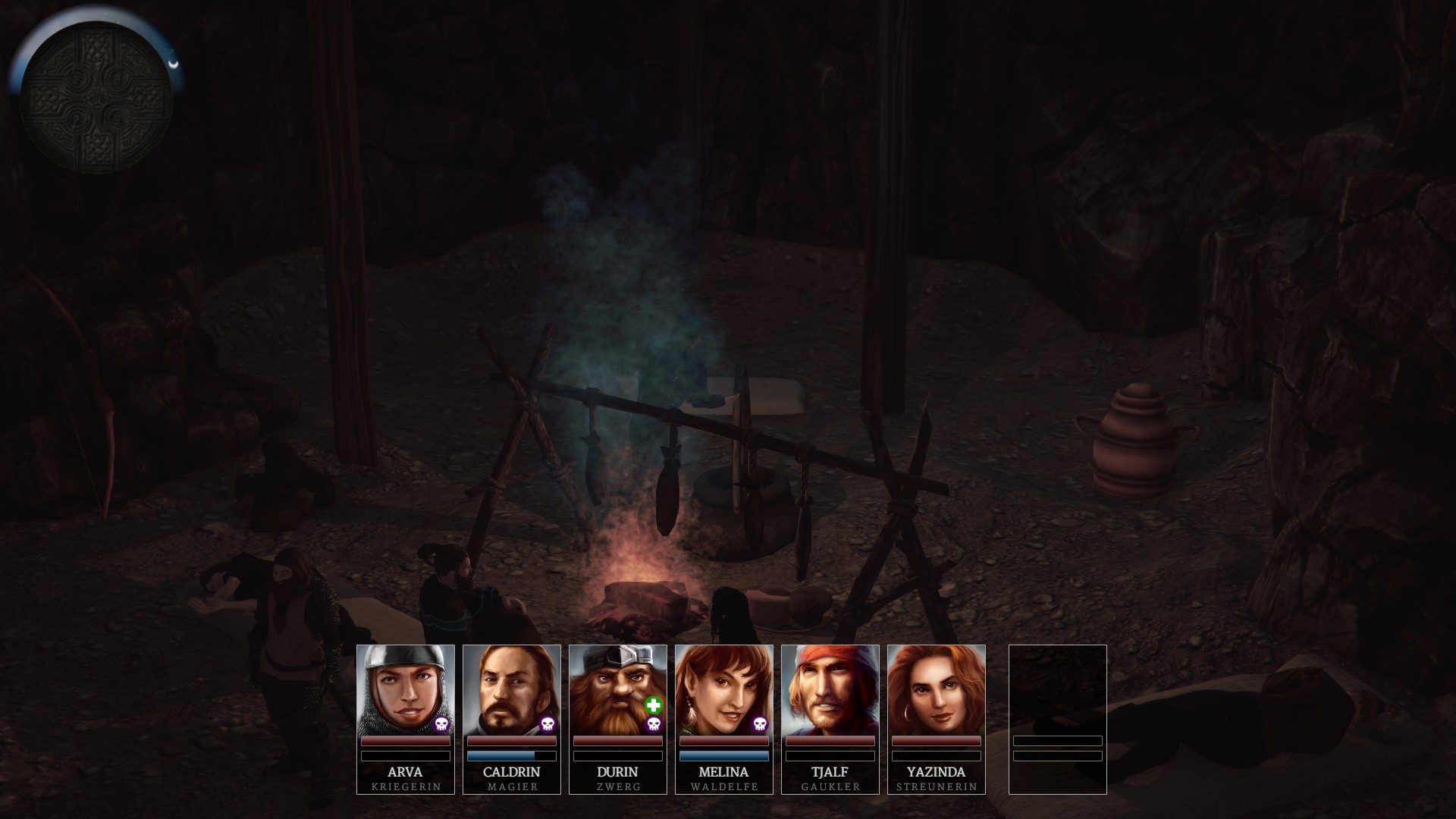Select Tjalf the Gaukler portrait
Viewport: 1456px width, 819px height.
830,690
